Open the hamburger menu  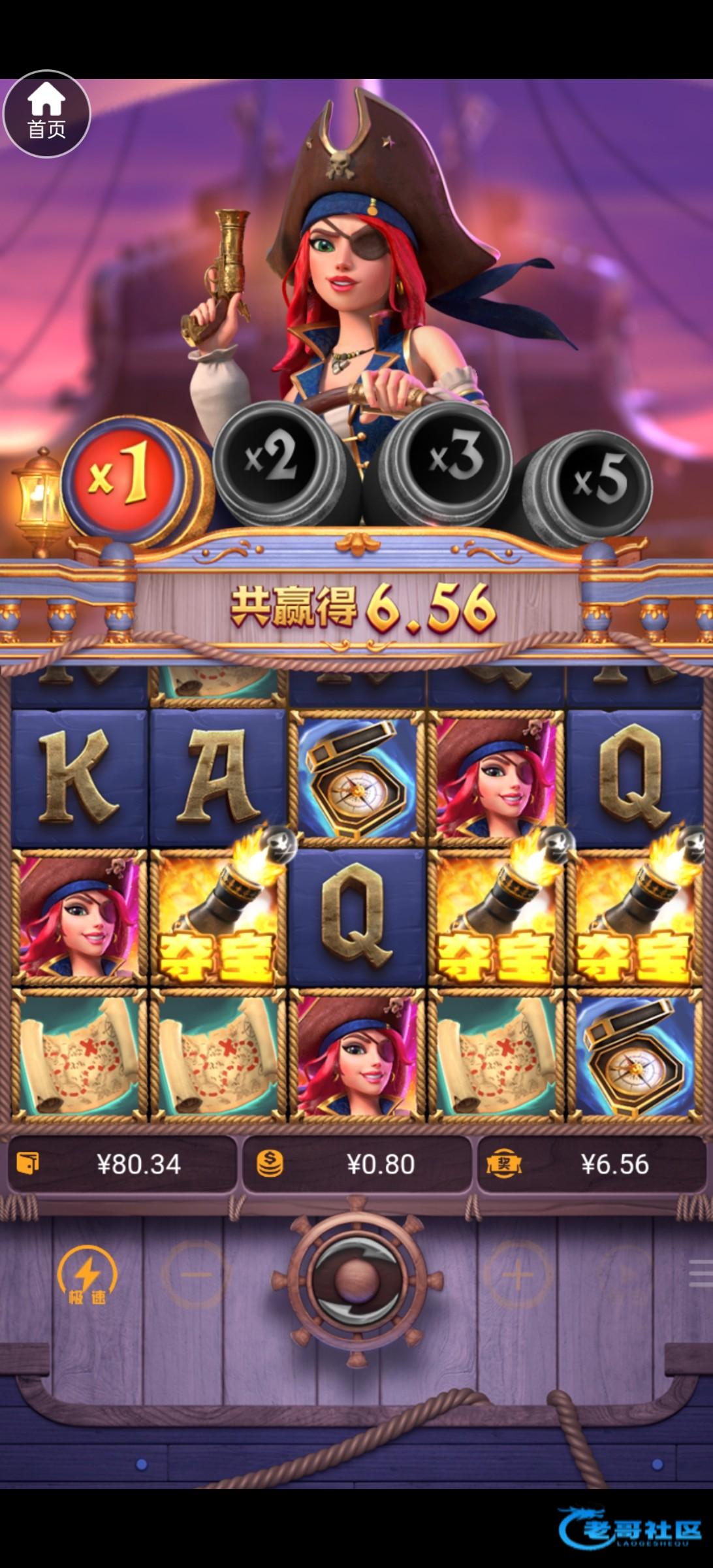(x=701, y=1274)
